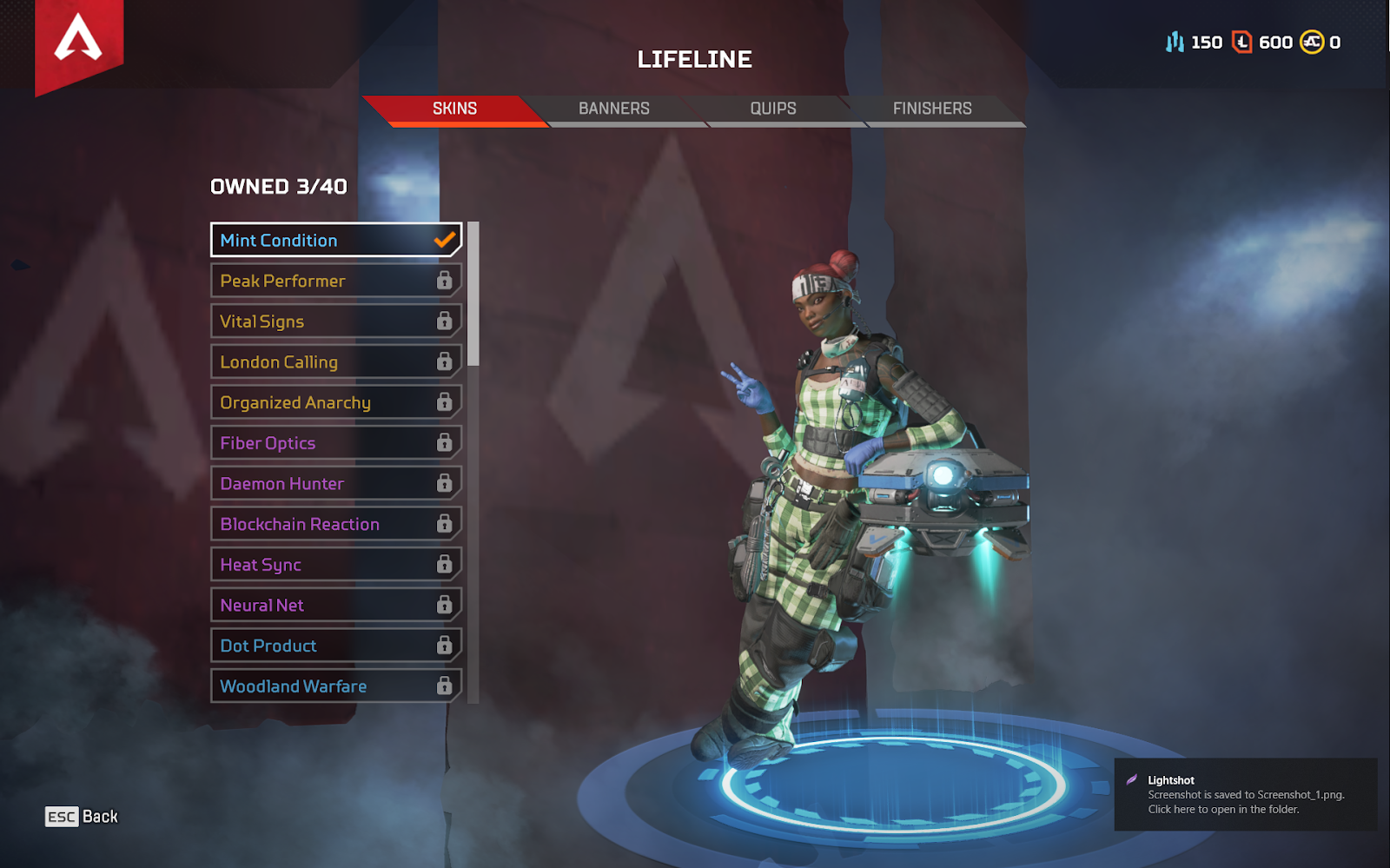Click the skin list scrollbar

473,294
